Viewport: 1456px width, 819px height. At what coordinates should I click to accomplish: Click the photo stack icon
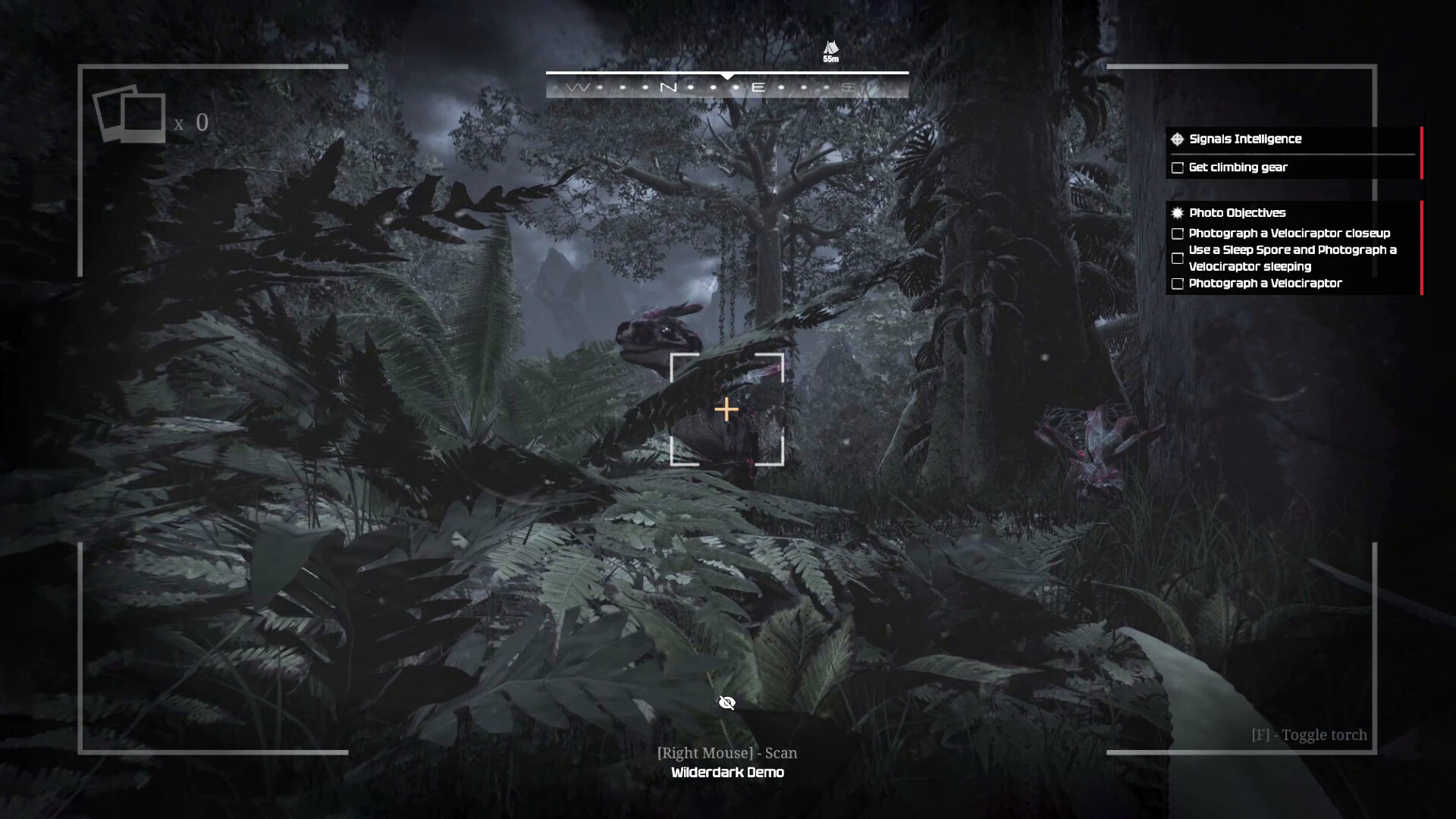(129, 115)
